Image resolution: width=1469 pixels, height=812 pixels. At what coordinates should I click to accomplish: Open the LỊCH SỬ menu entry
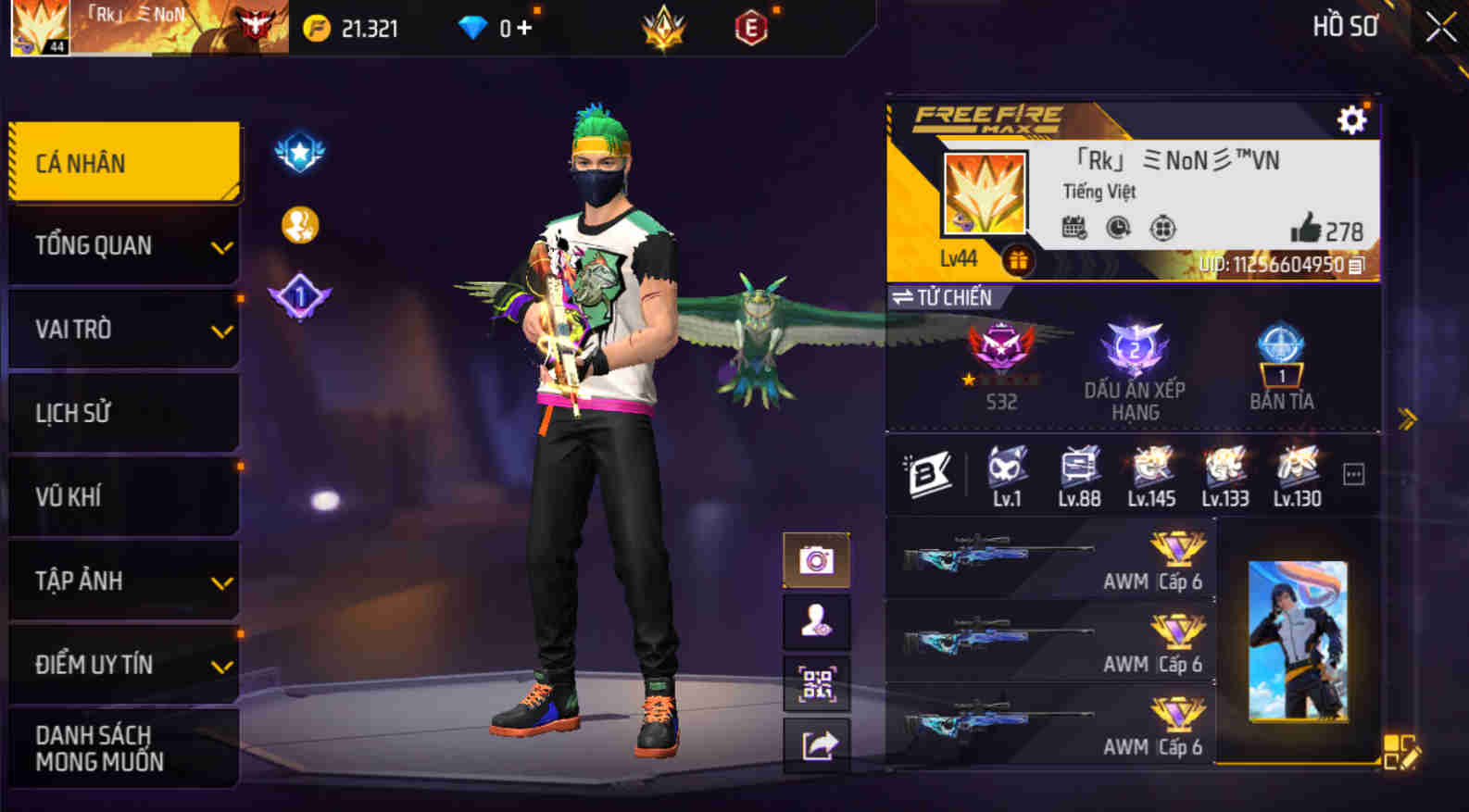122,412
